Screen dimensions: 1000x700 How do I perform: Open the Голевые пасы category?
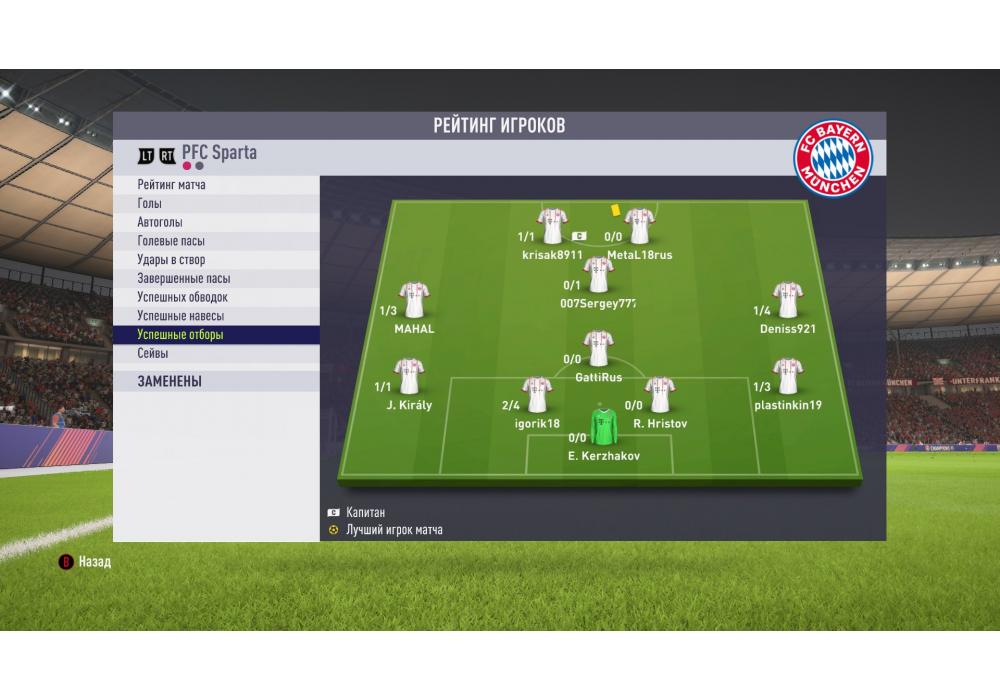point(172,241)
